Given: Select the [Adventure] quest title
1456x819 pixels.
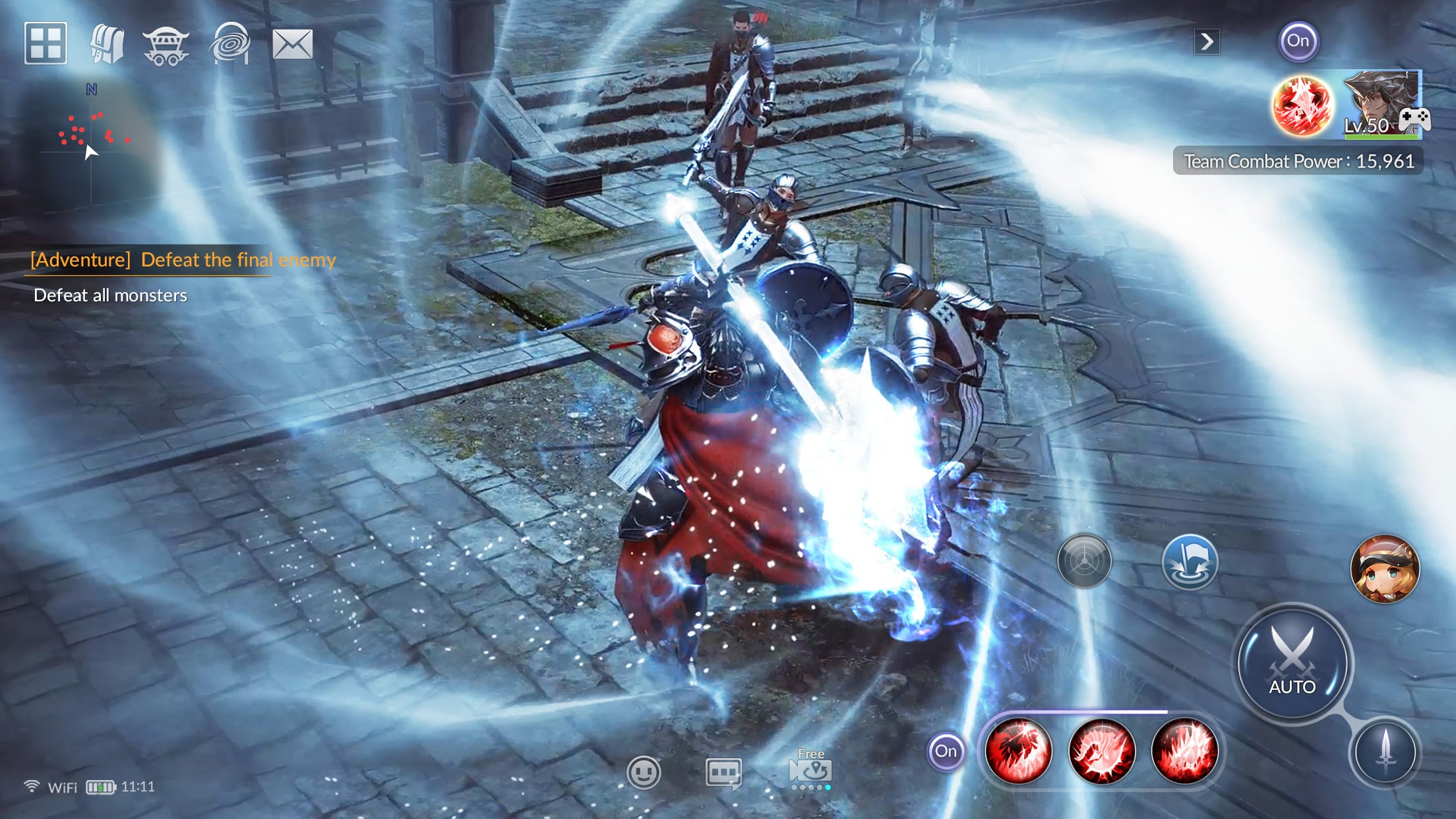Looking at the screenshot, I should tap(183, 259).
